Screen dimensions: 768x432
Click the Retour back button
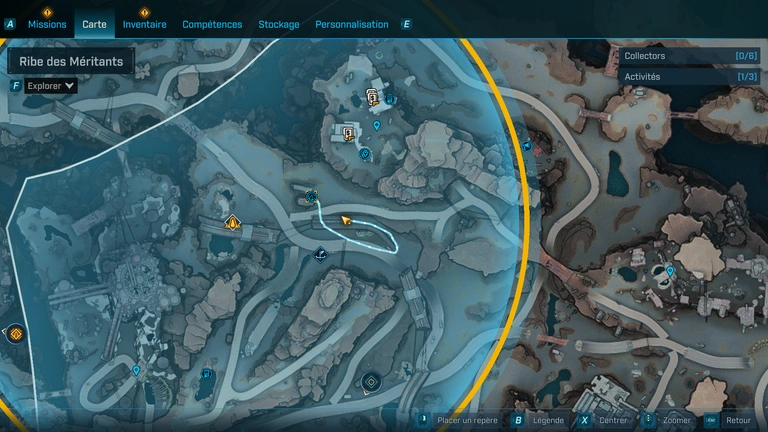[738, 421]
